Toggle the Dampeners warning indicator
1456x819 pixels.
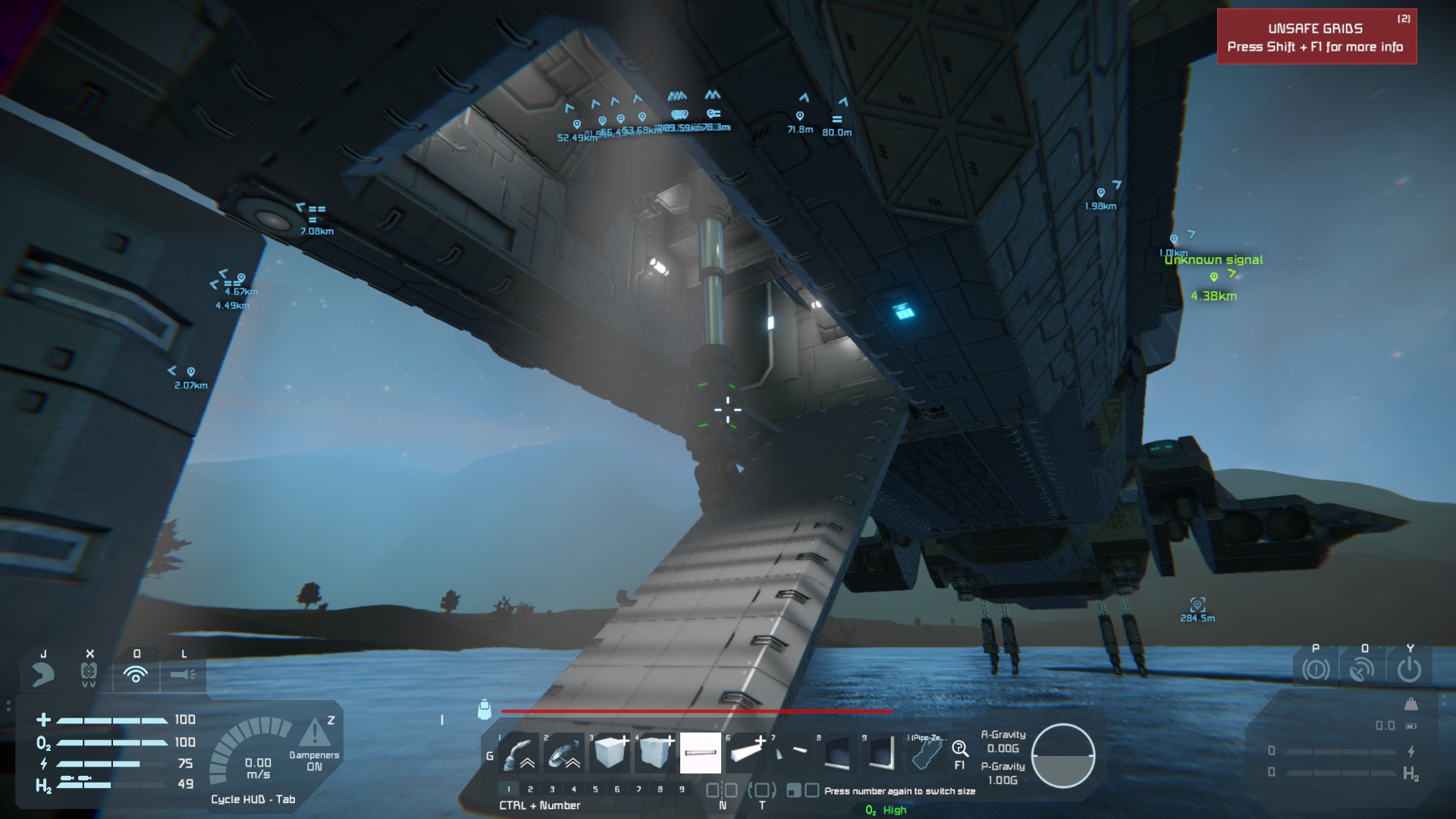pyautogui.click(x=314, y=734)
